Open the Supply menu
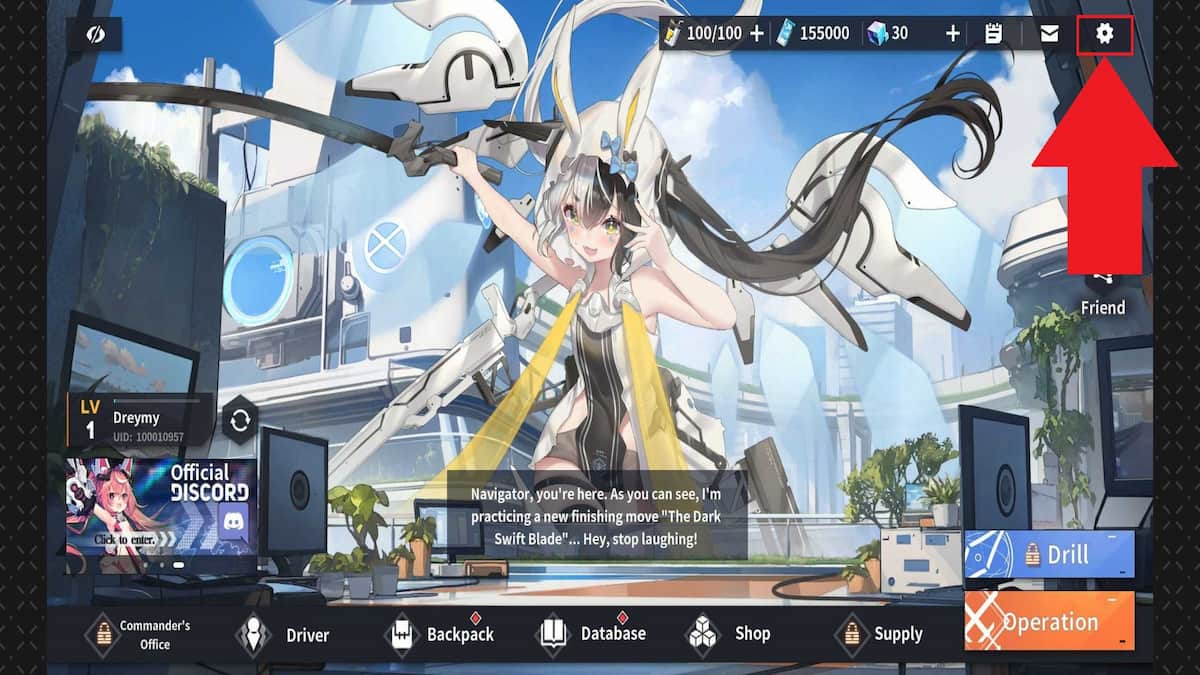 (x=880, y=634)
